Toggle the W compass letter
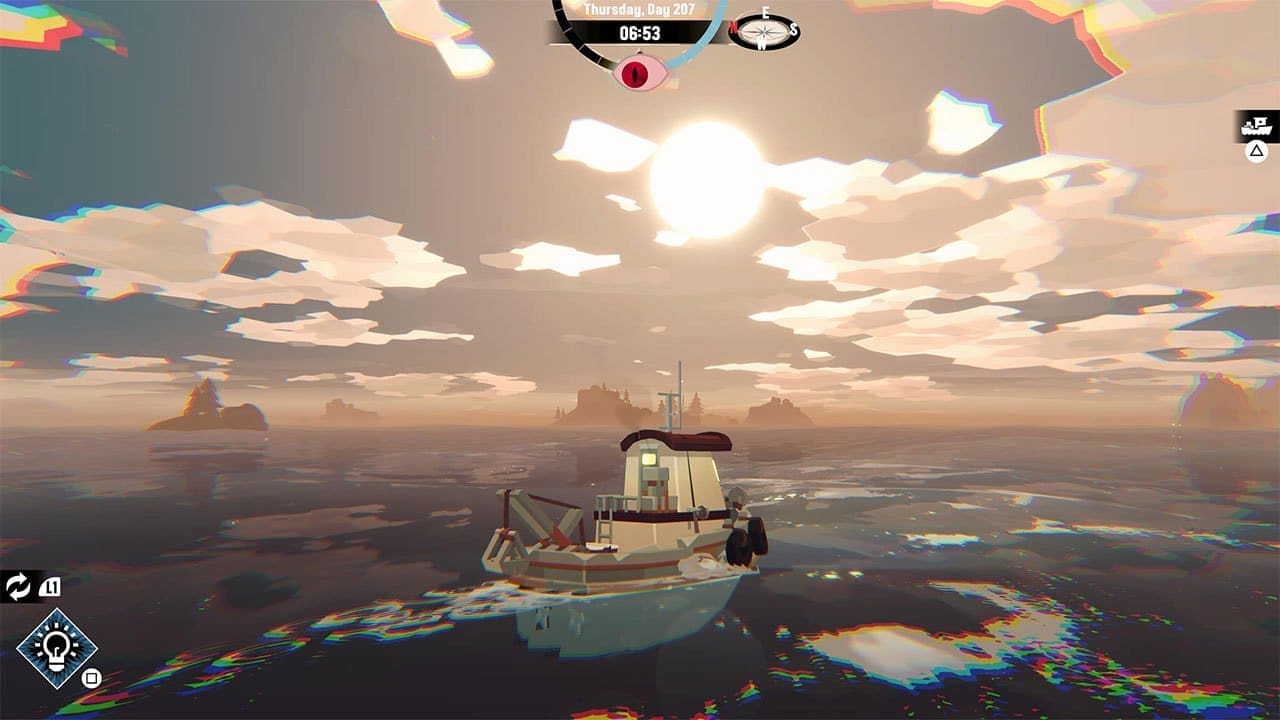 click(x=761, y=44)
